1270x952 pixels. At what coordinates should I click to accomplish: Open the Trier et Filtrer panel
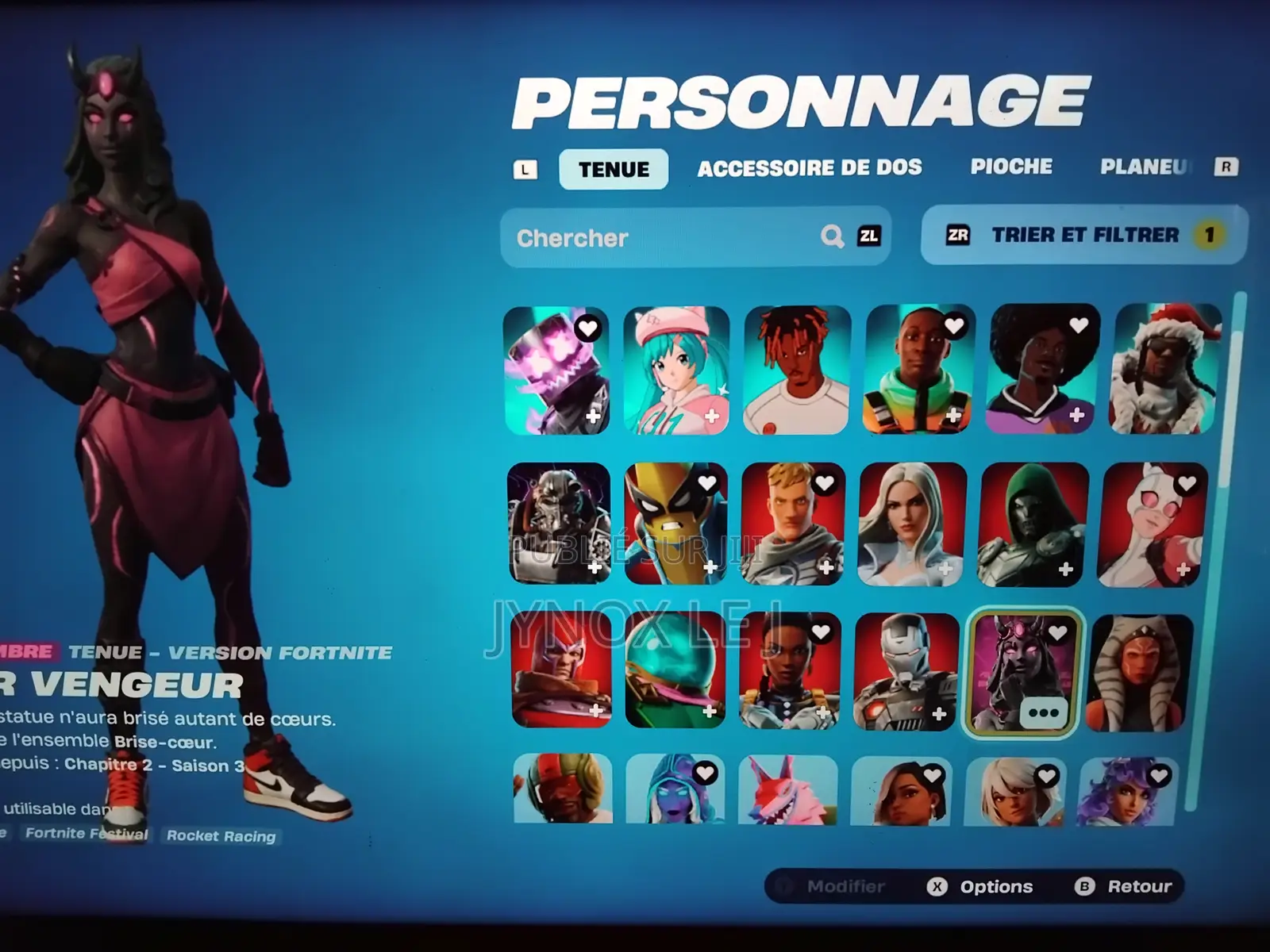coord(1083,235)
